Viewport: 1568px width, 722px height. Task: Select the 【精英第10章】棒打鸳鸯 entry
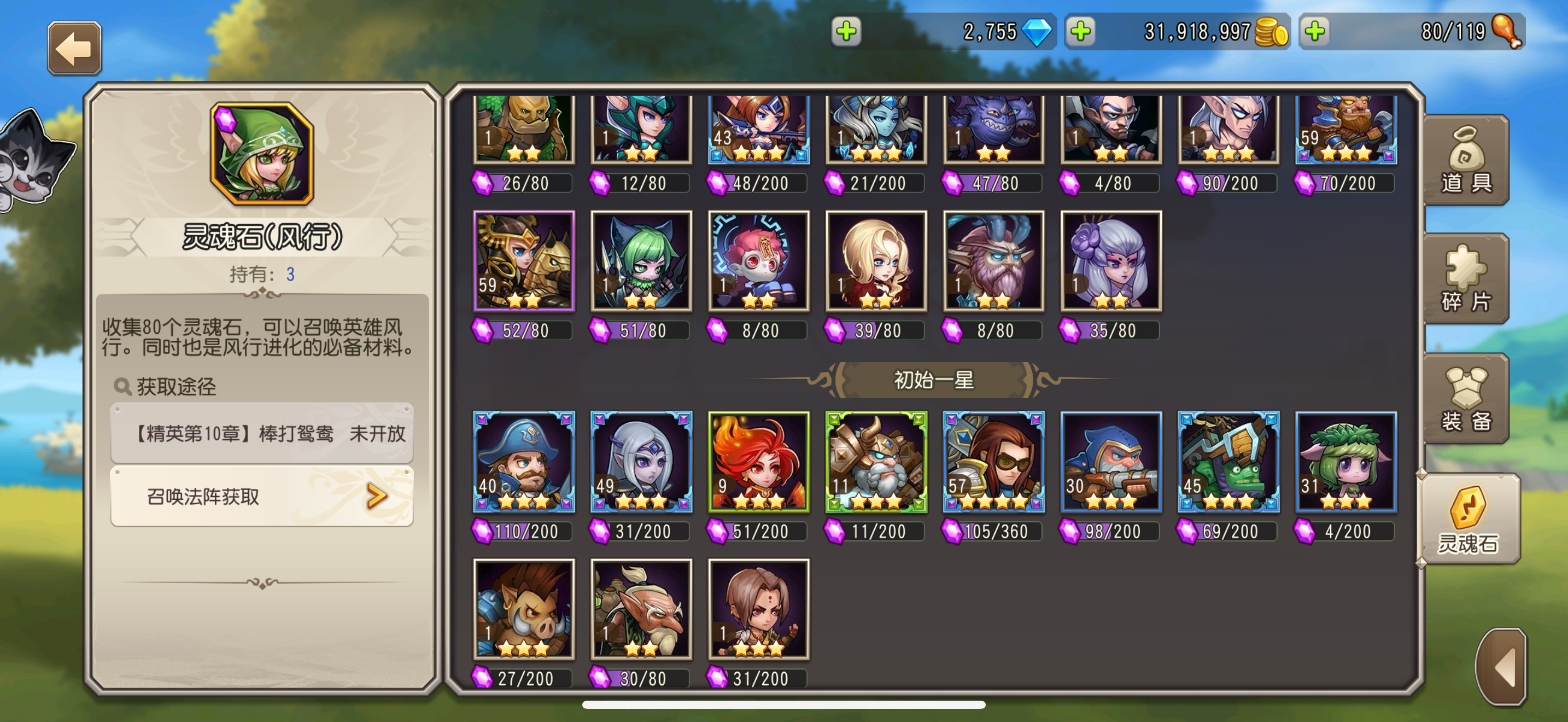click(x=262, y=433)
